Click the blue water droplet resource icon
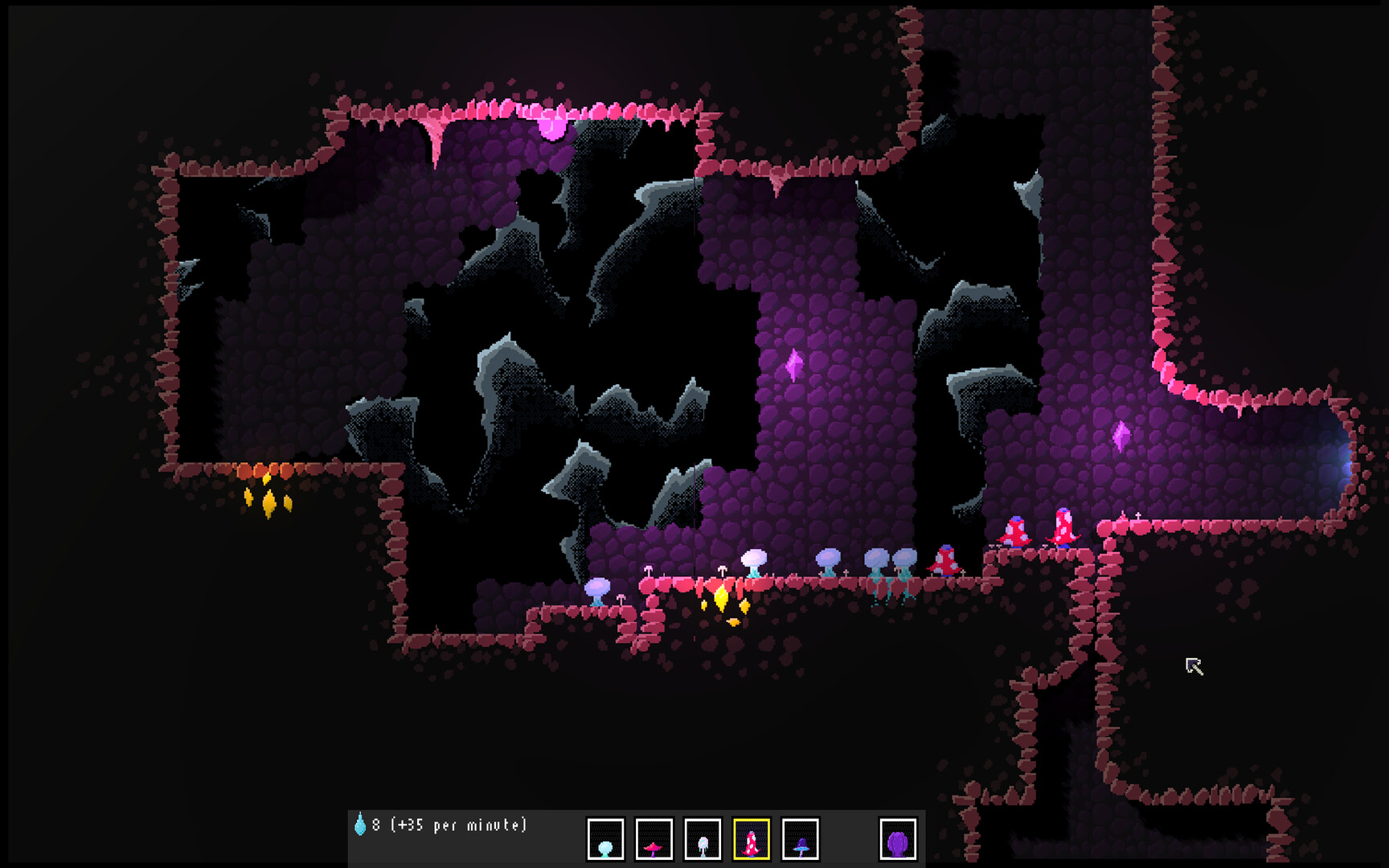This screenshot has width=1389, height=868. click(x=359, y=823)
